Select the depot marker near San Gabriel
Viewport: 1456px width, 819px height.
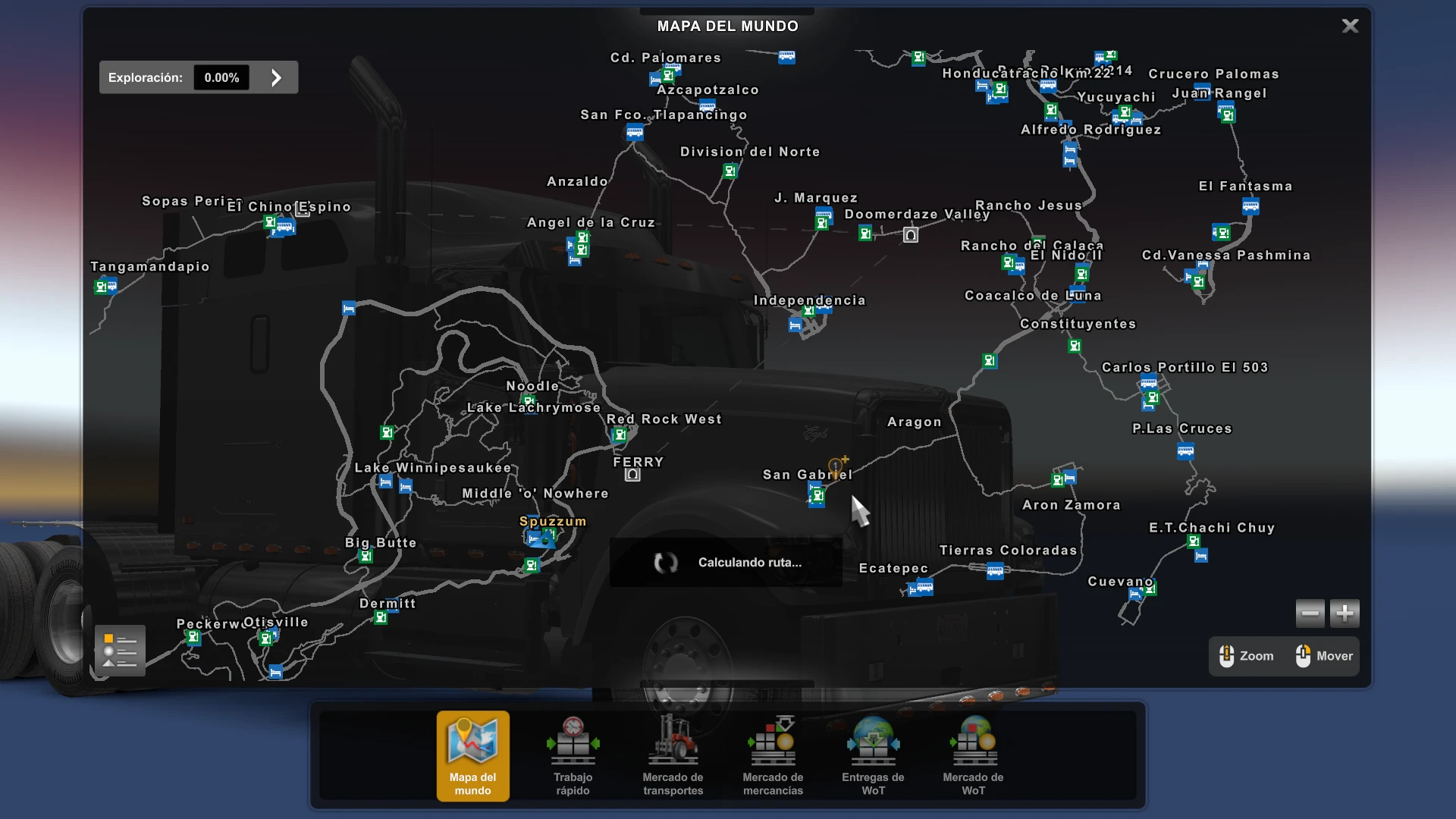point(817,495)
